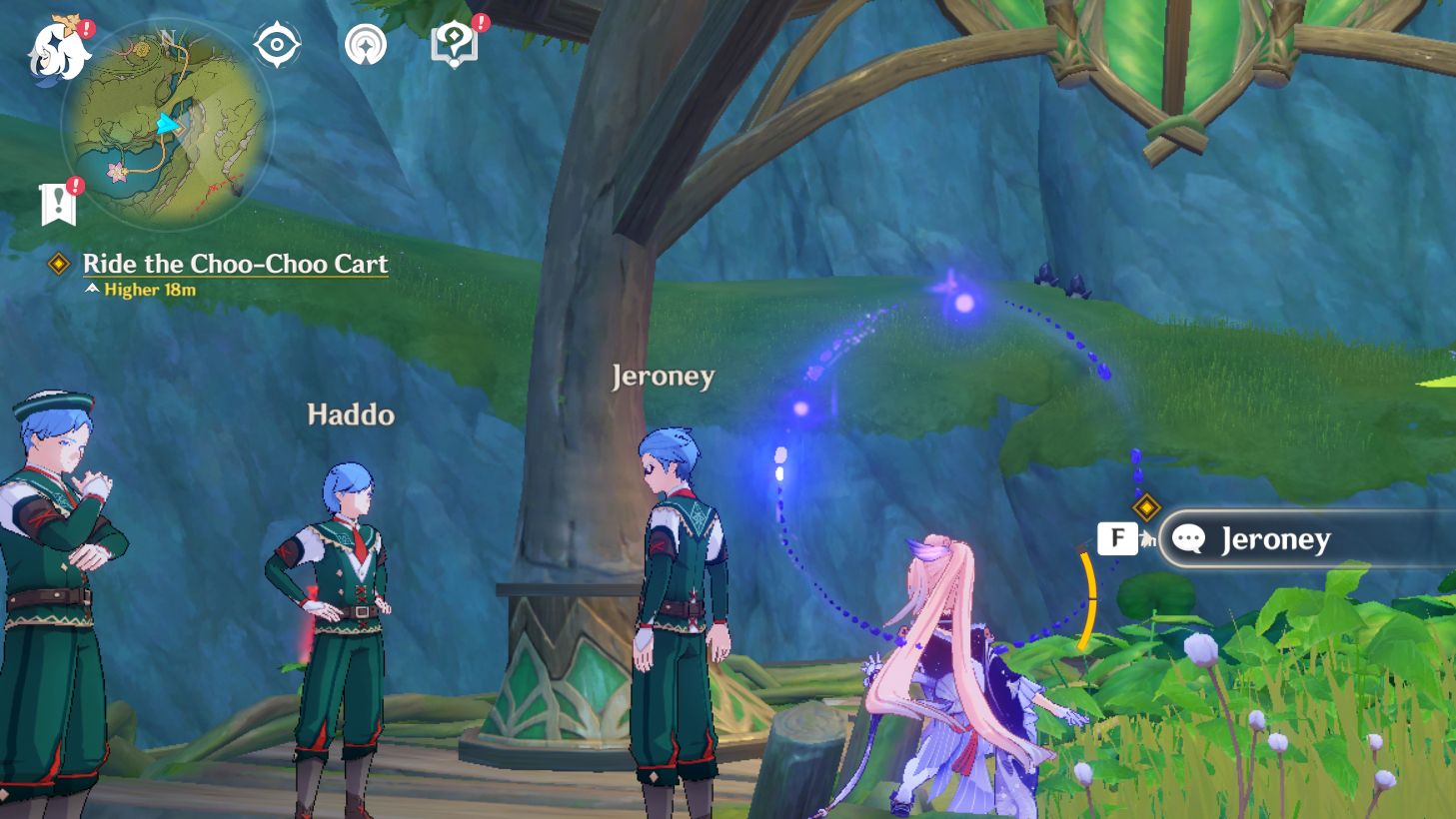Open the Paimon main menu
1456x819 pixels.
coord(55,45)
